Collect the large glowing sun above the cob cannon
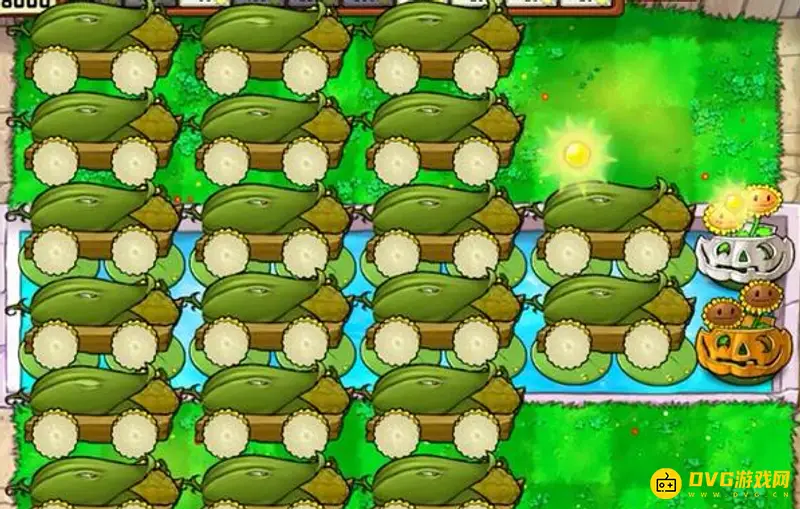This screenshot has width=800, height=509. point(574,154)
